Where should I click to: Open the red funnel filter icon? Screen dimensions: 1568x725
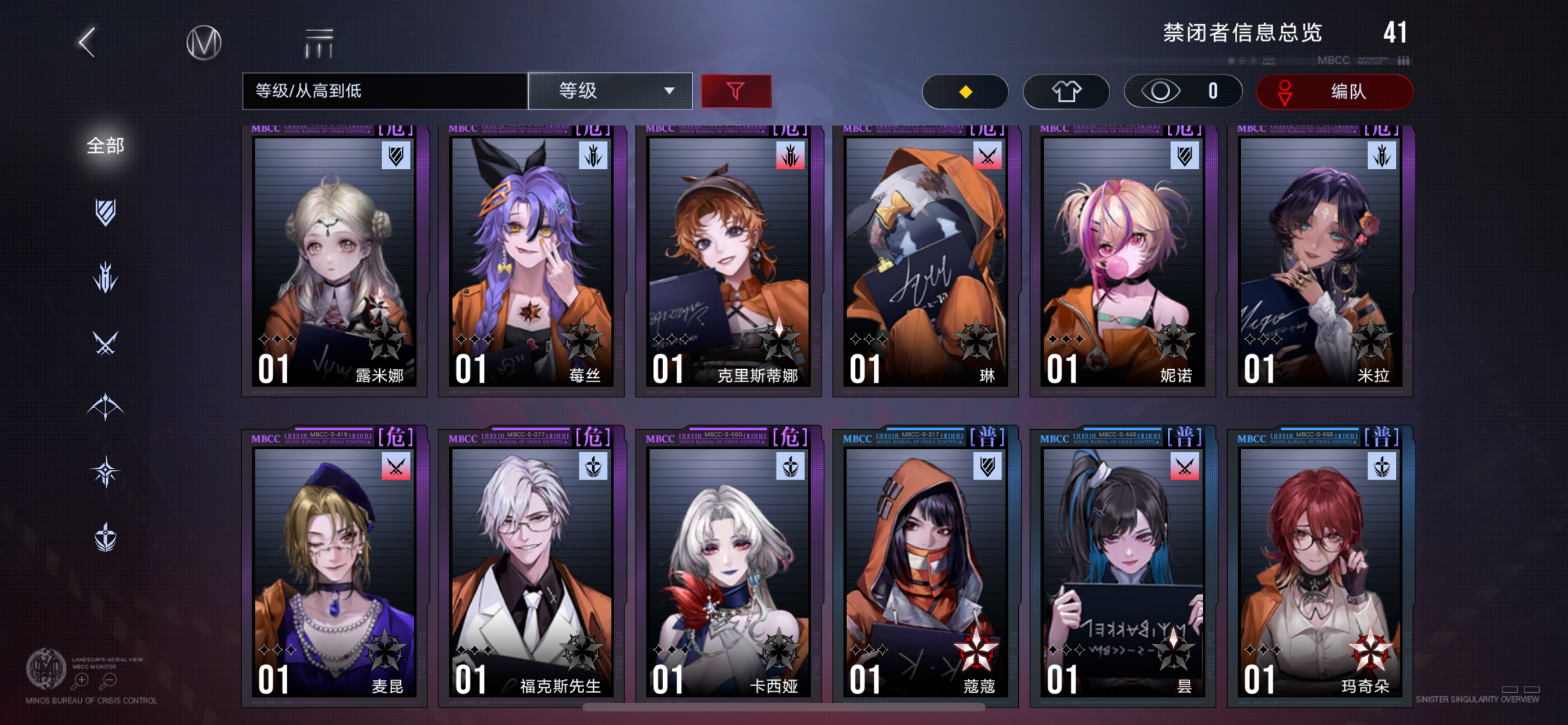coord(736,91)
